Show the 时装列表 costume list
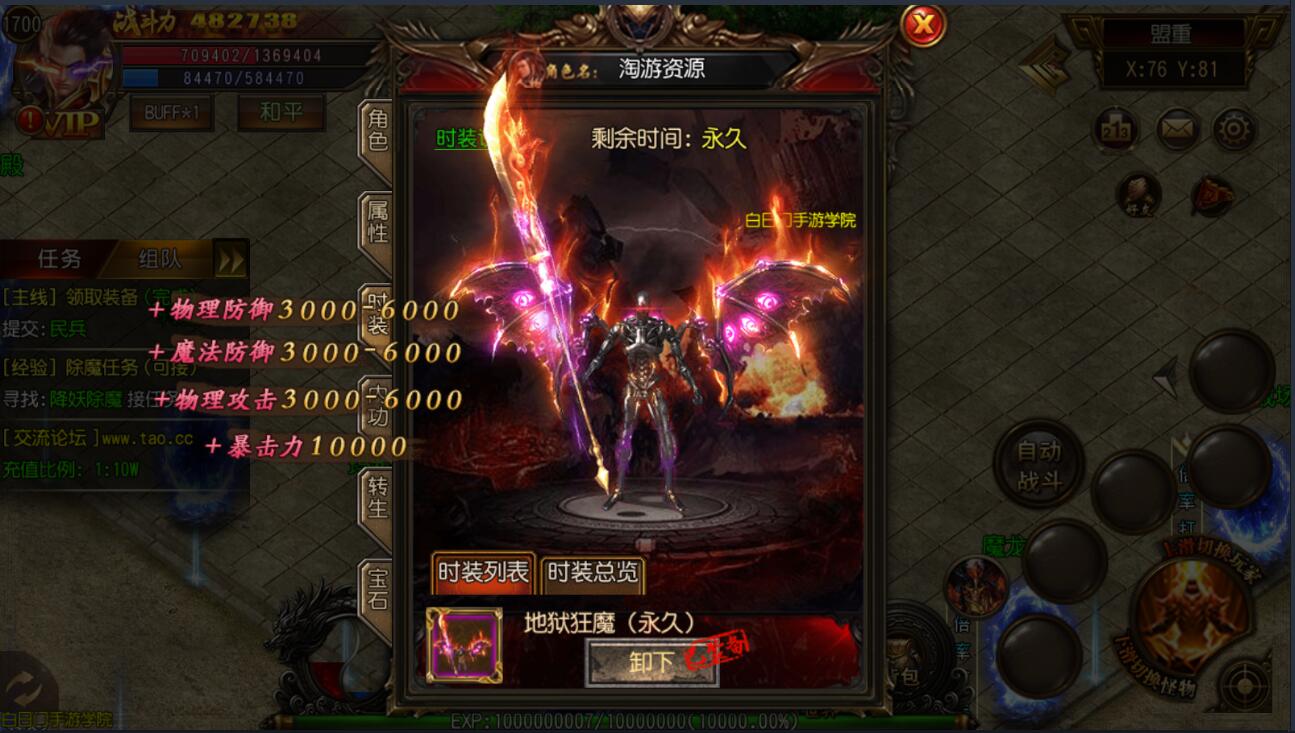The image size is (1295, 733). 483,573
